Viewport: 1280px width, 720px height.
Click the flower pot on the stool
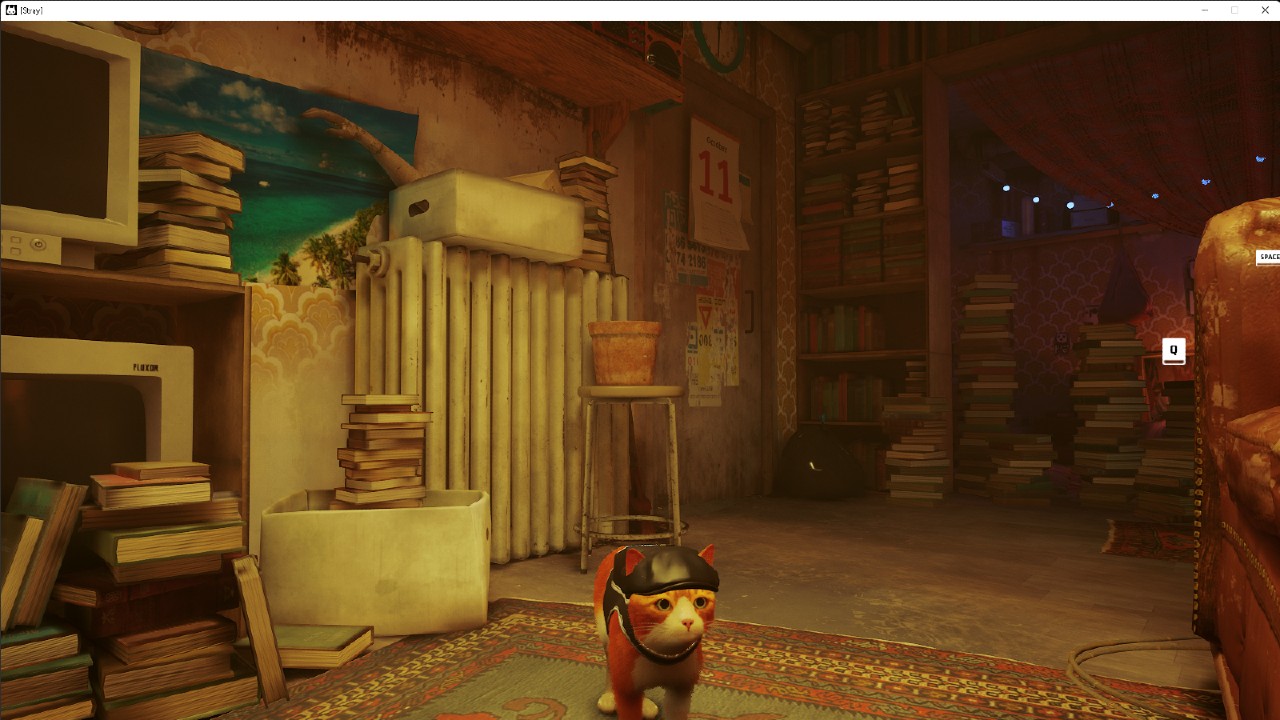coord(625,350)
